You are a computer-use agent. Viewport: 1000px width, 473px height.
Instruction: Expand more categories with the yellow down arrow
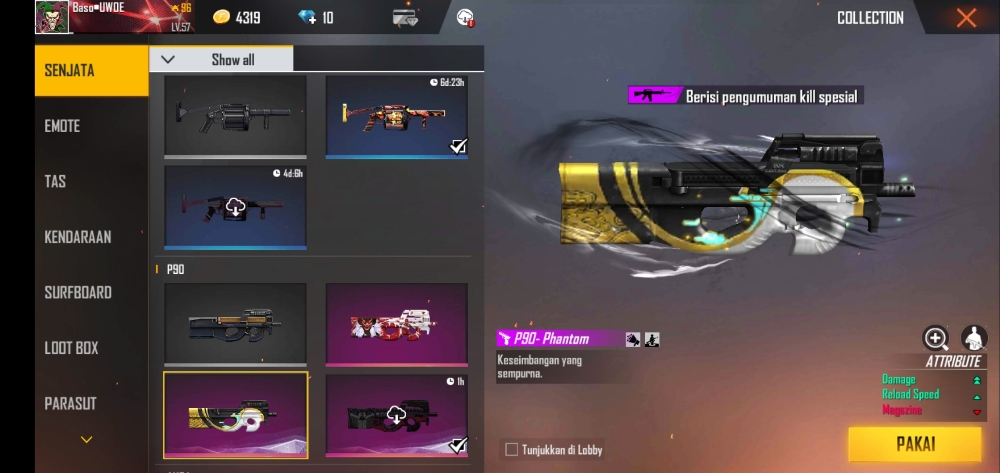87,439
